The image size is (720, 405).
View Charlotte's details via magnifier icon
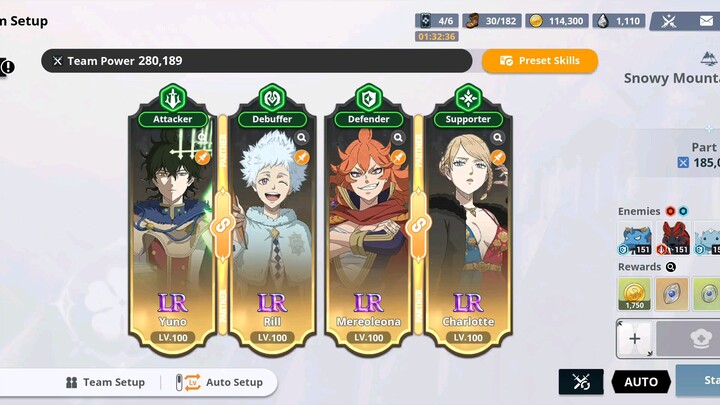(x=497, y=138)
